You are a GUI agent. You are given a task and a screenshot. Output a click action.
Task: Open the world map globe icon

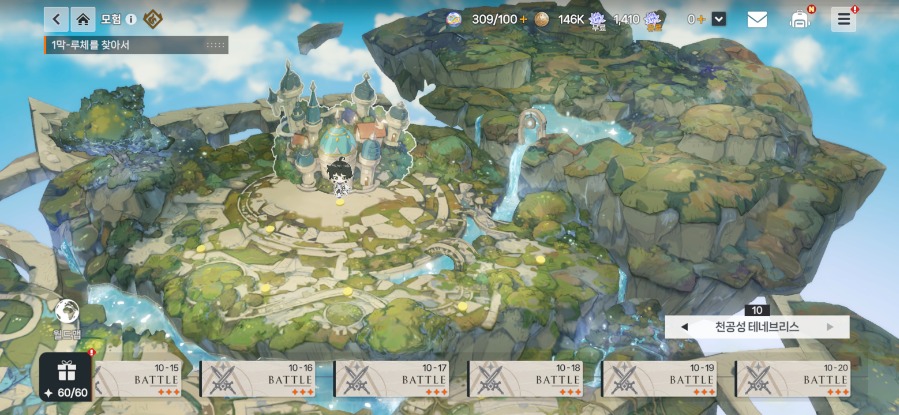68,312
